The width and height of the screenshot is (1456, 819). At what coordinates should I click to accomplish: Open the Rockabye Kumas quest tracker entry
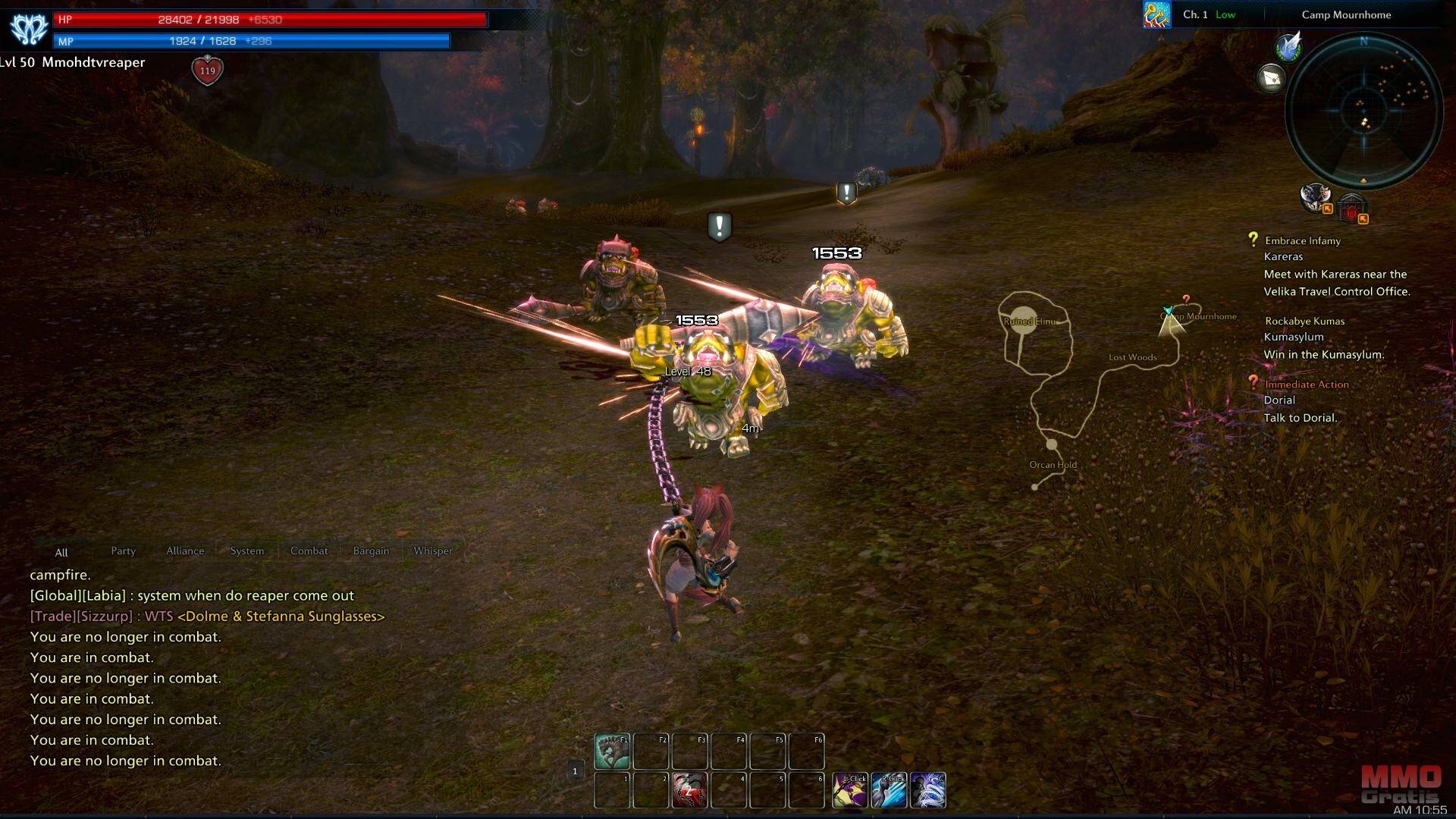pos(1304,322)
